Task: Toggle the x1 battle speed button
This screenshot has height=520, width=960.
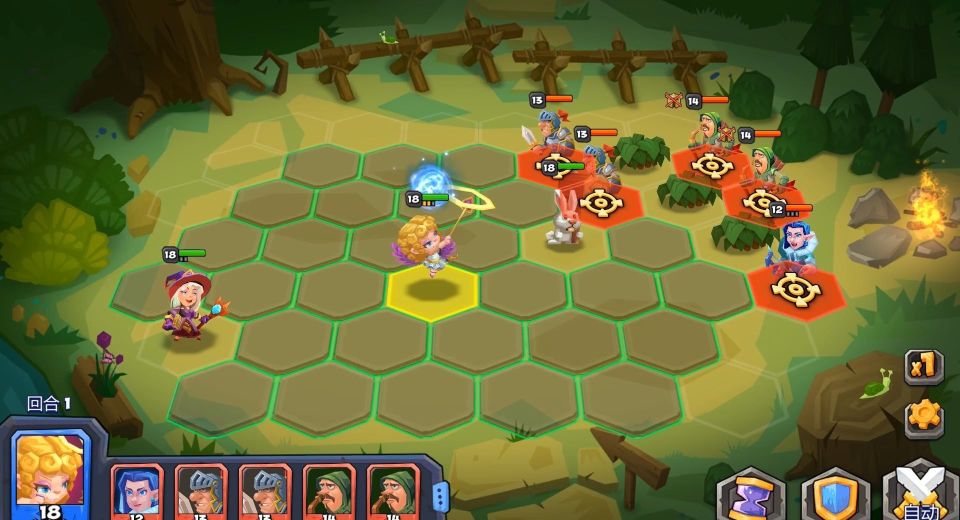Action: coord(923,367)
